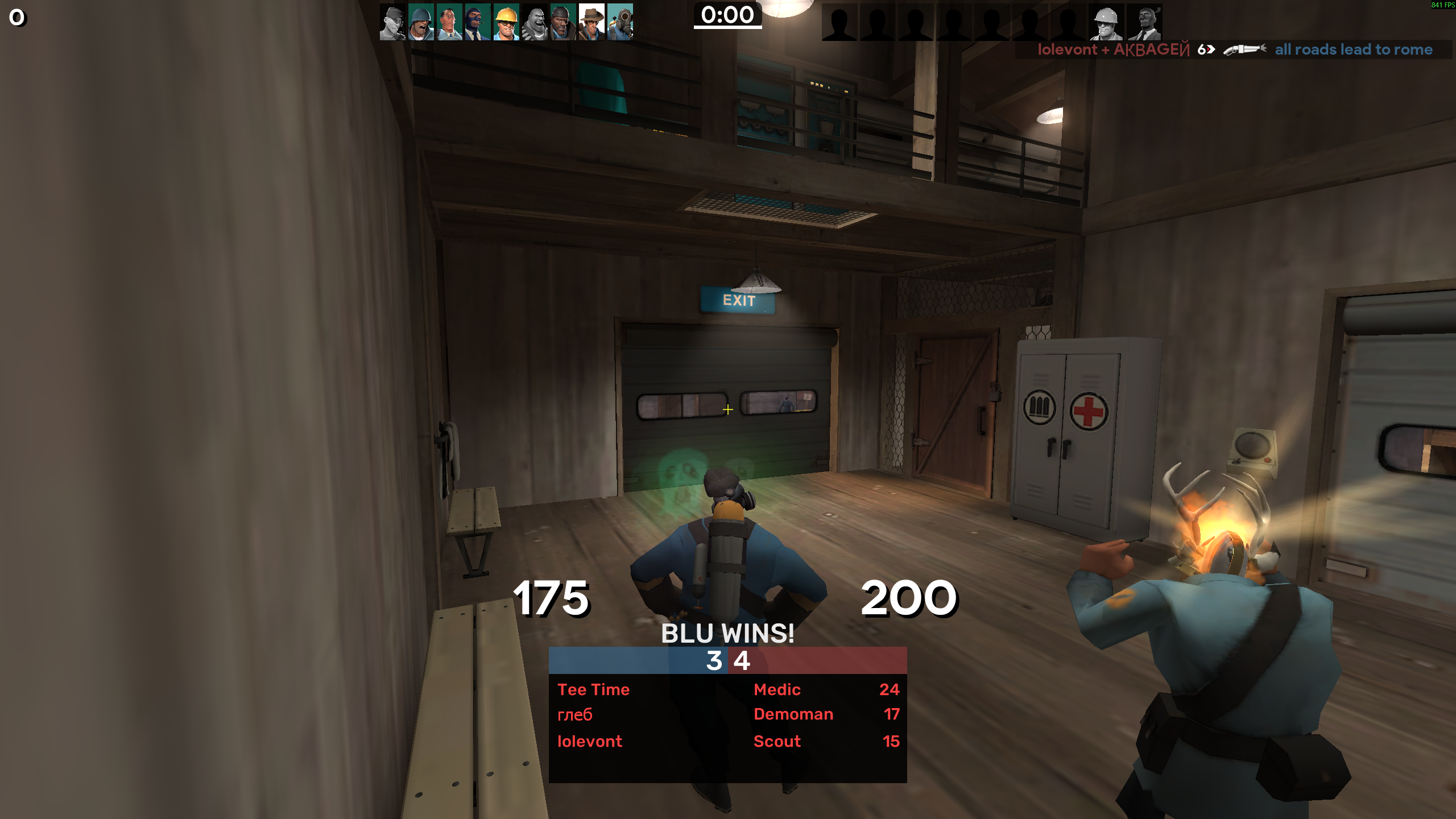Choose the lolevont Scout scoreboard row
Image resolution: width=1456 pixels, height=819 pixels.
727,741
